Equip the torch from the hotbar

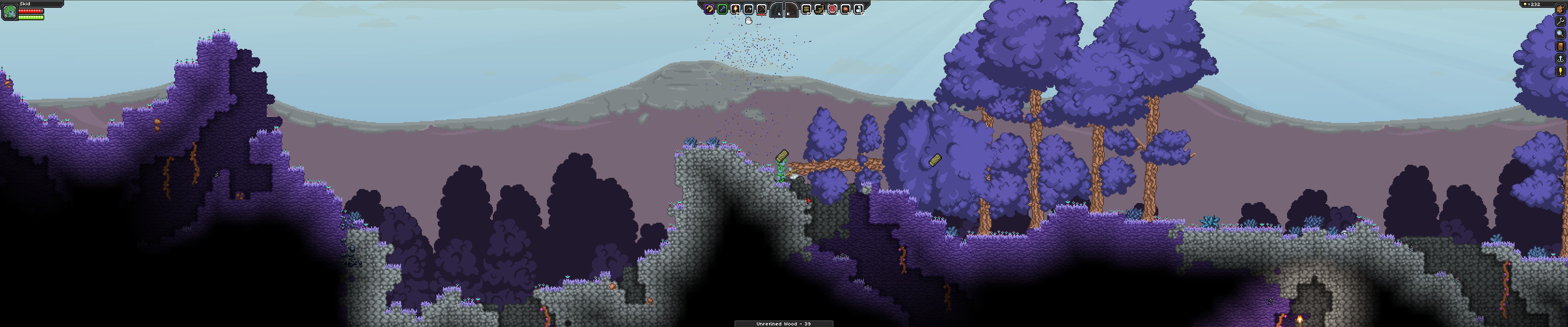coord(735,9)
